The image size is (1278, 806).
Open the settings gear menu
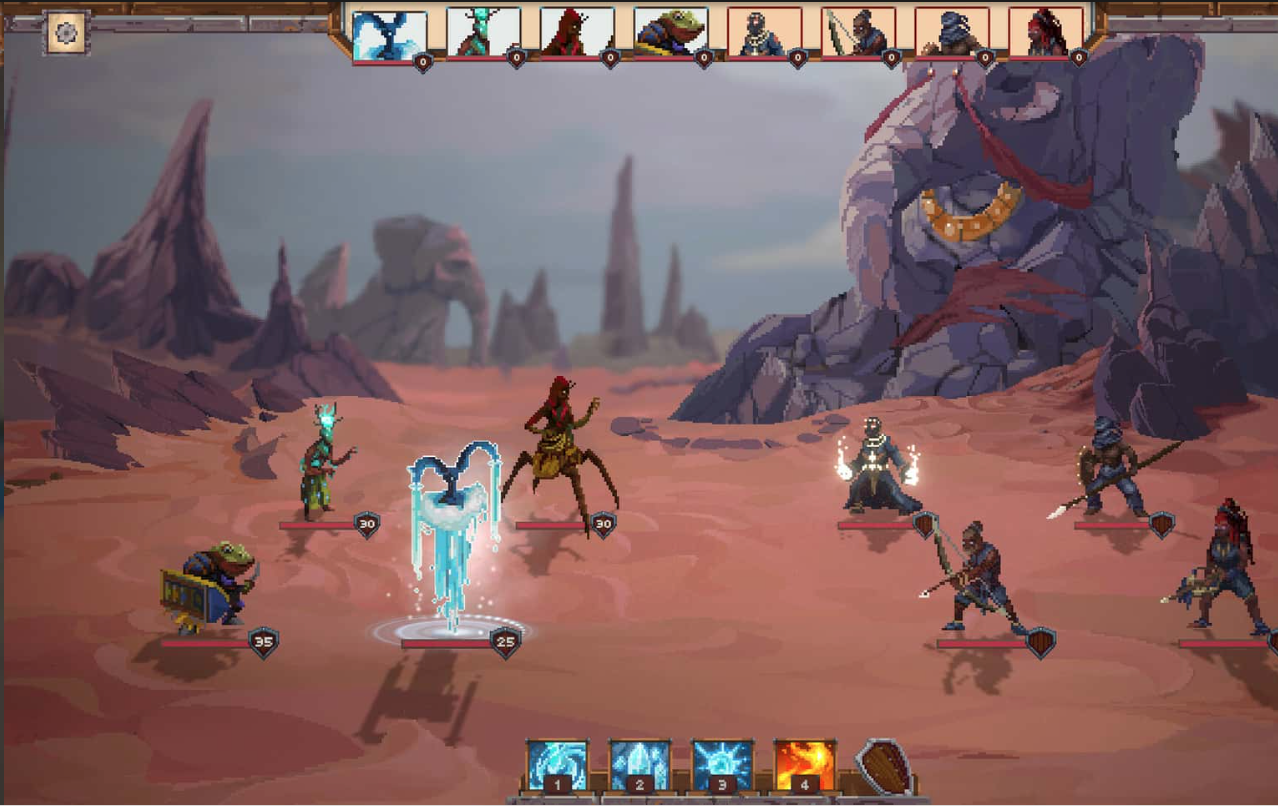[66, 33]
